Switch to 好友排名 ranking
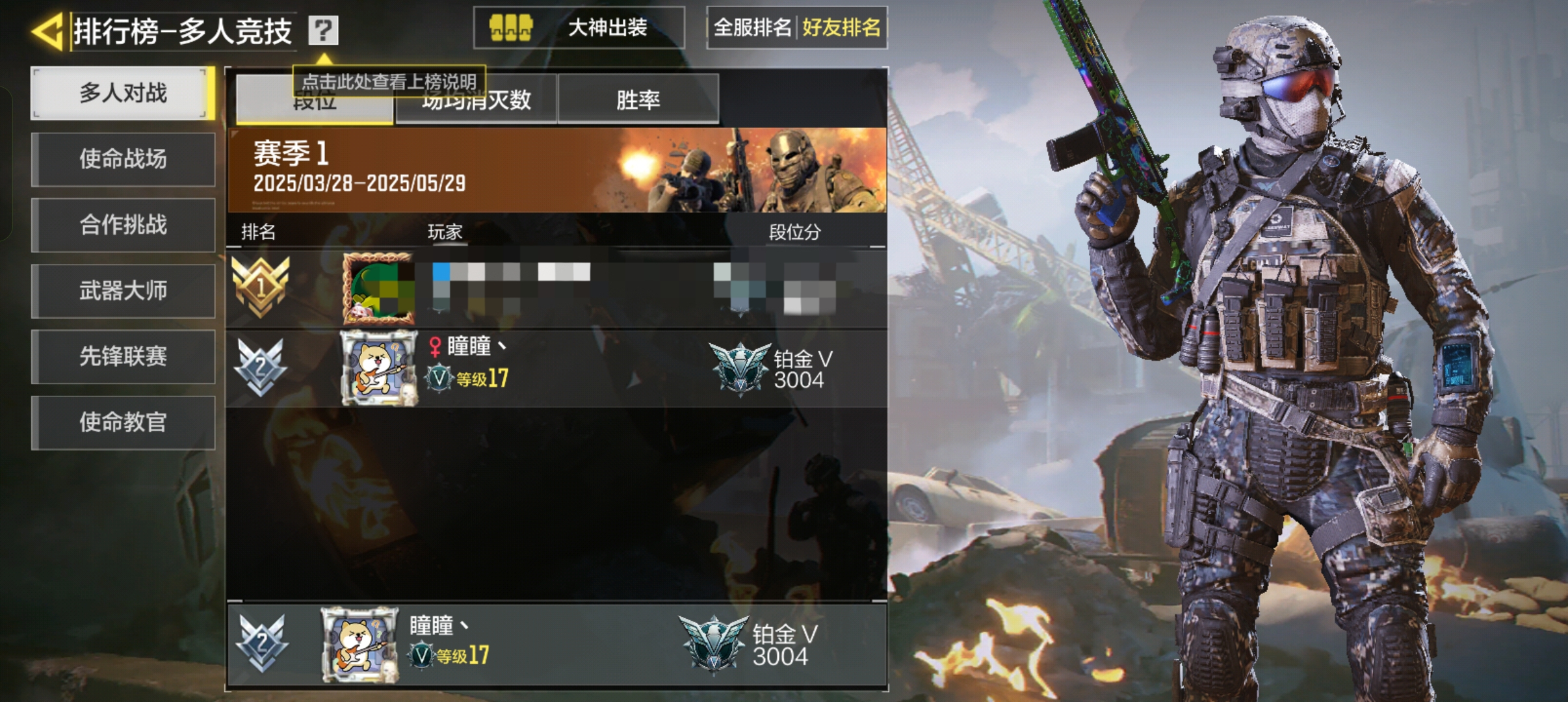This screenshot has height=702, width=1568. 841,28
